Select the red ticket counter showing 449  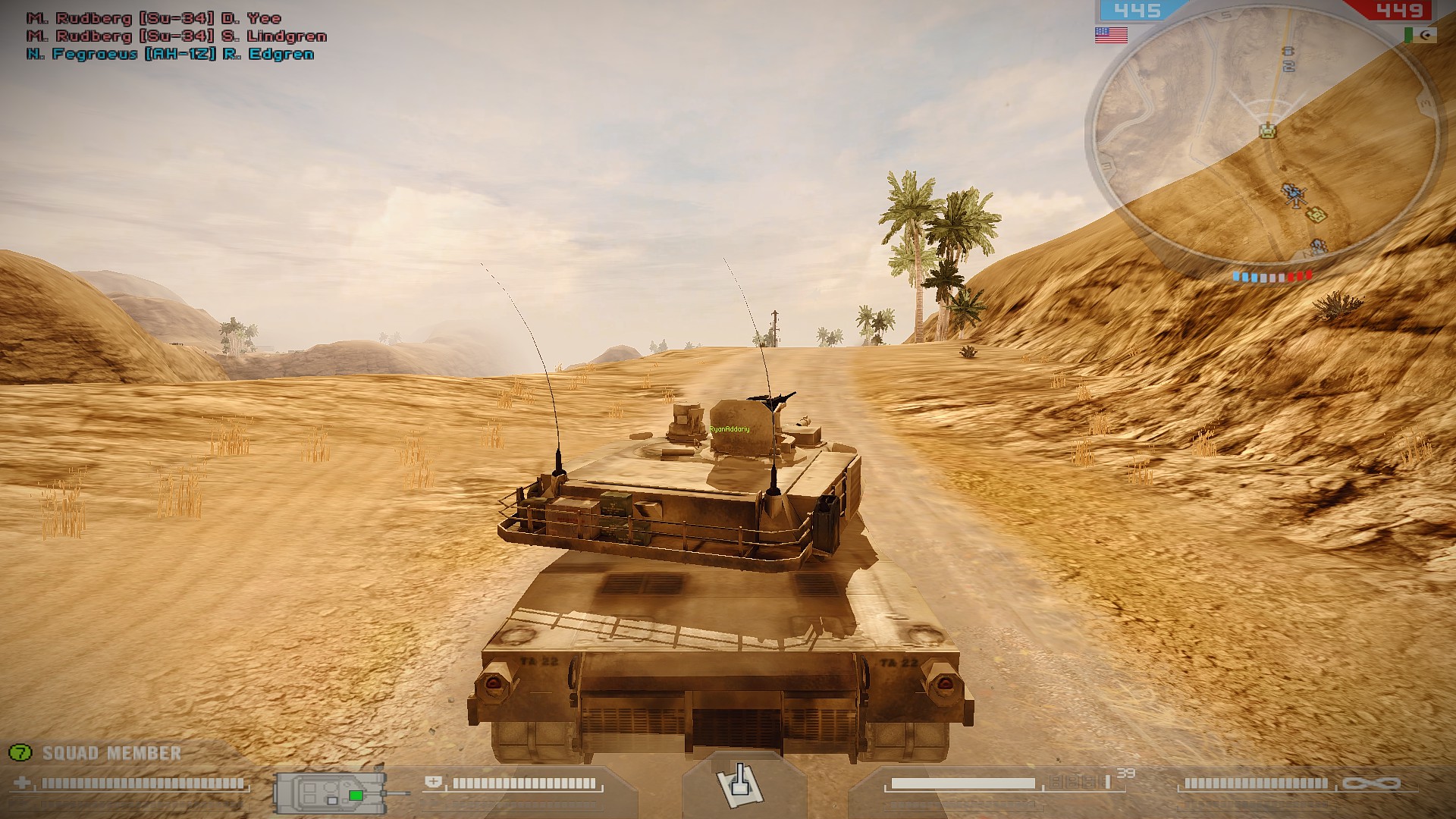pyautogui.click(x=1399, y=11)
